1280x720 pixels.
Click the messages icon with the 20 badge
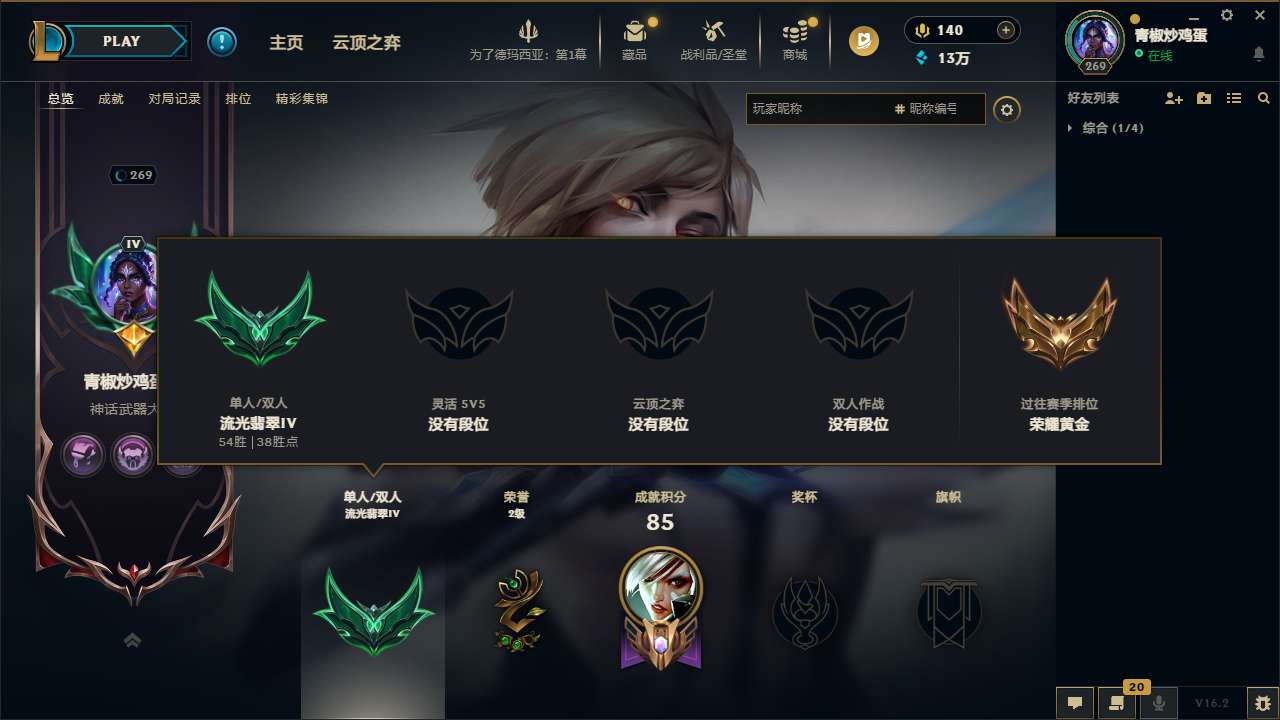click(x=1117, y=703)
